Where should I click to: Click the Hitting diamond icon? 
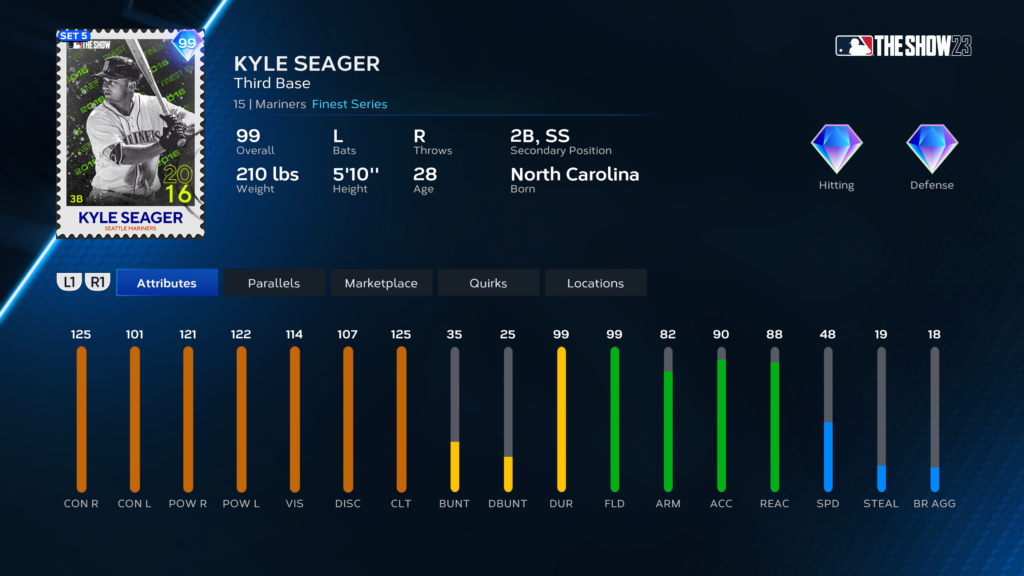click(x=836, y=150)
